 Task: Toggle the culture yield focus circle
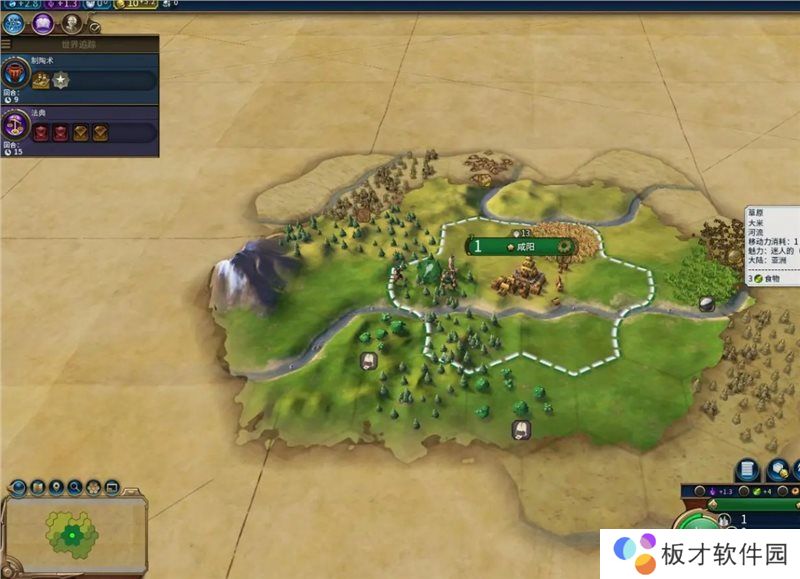698,492
